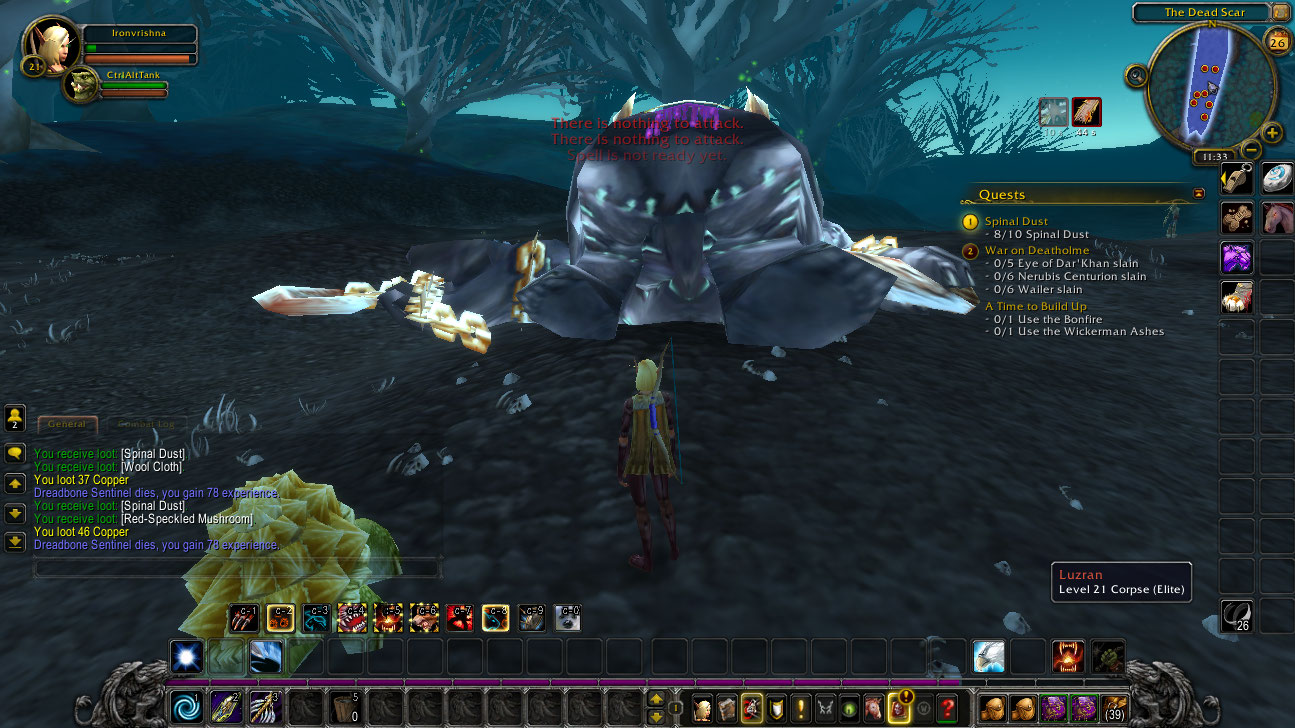Open the world map button beside The Dead Scar

coord(1281,12)
